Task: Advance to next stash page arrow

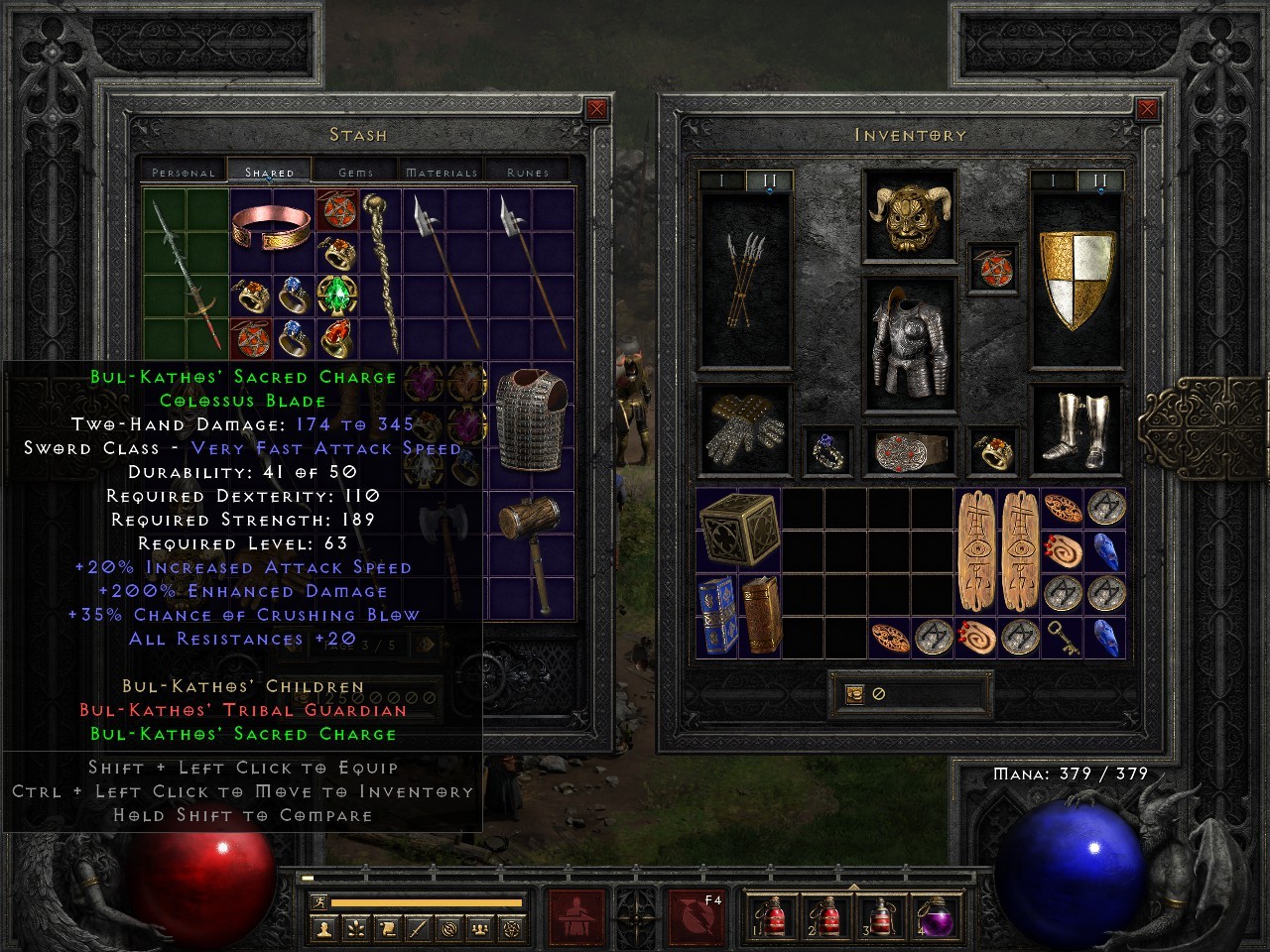Action: 426,645
